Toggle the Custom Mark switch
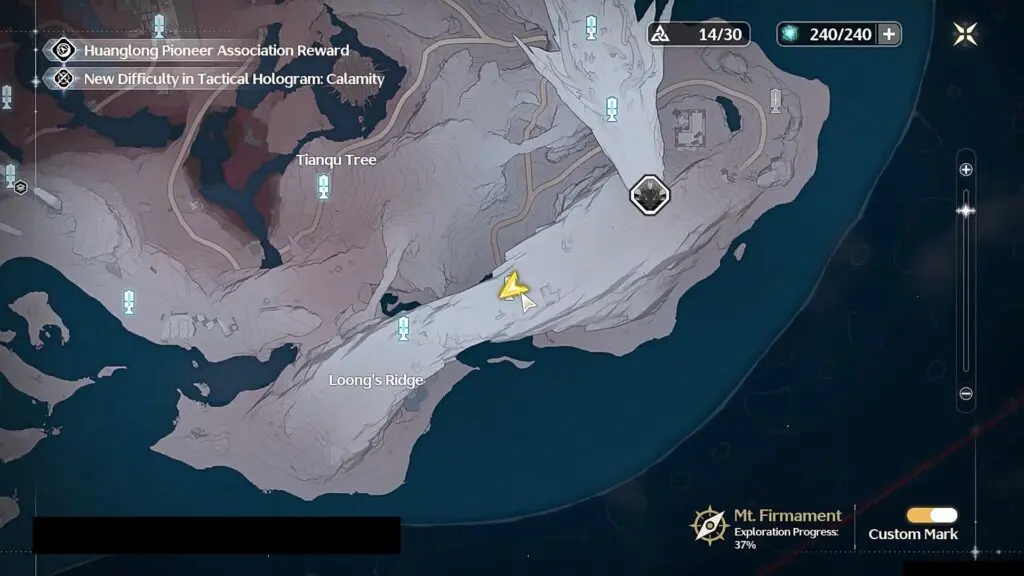The width and height of the screenshot is (1024, 576). tap(931, 515)
